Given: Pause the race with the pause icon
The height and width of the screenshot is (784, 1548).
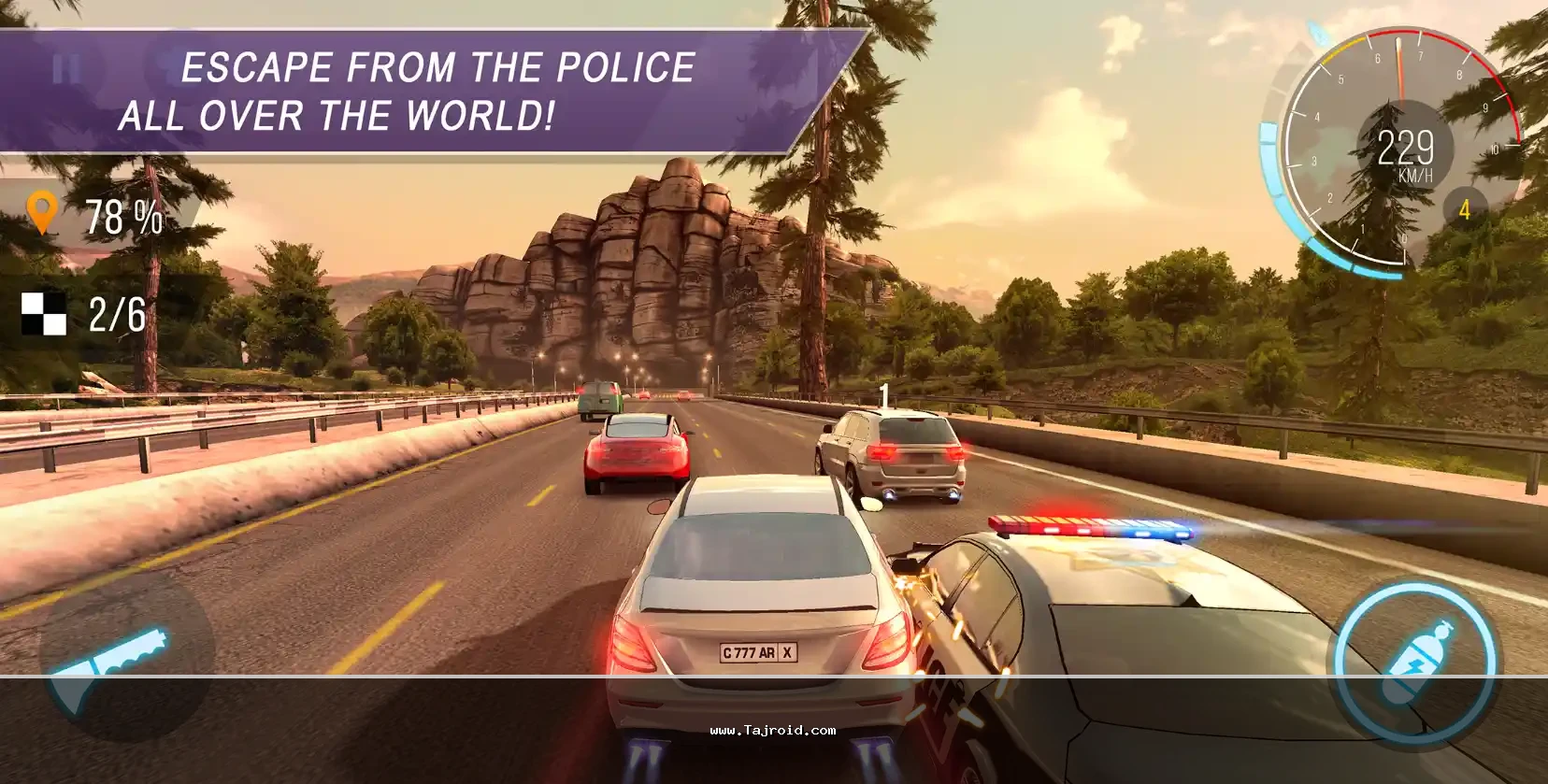Looking at the screenshot, I should click(x=65, y=68).
